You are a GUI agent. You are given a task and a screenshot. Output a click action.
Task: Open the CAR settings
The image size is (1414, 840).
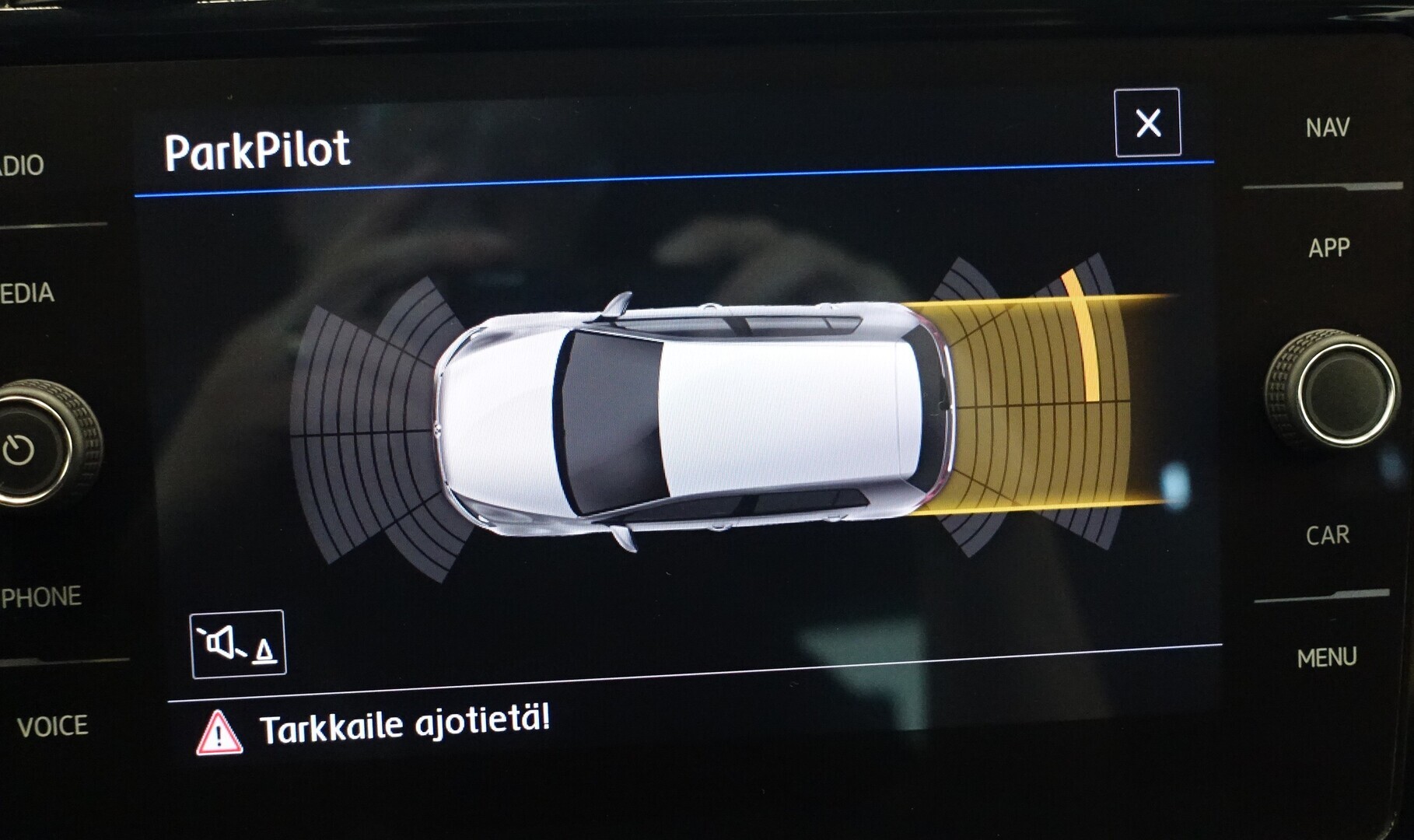1327,535
